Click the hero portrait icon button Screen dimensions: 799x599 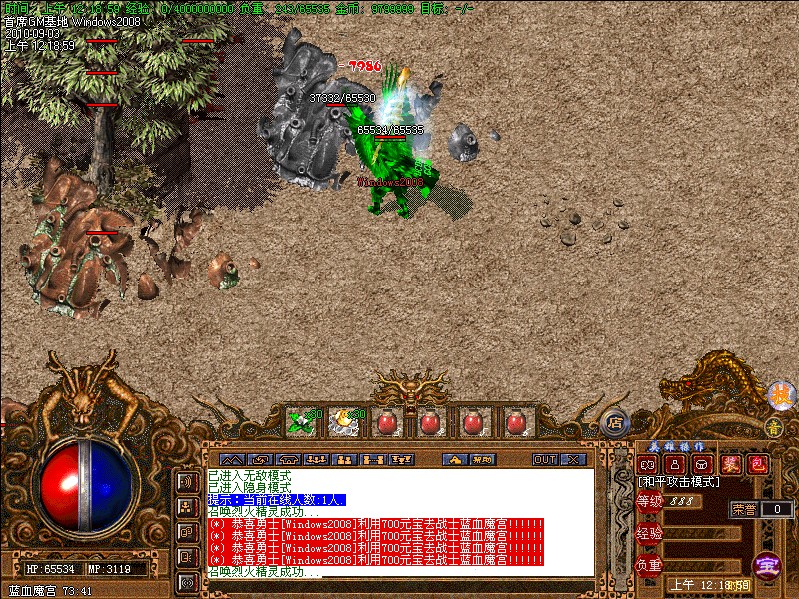tap(674, 464)
